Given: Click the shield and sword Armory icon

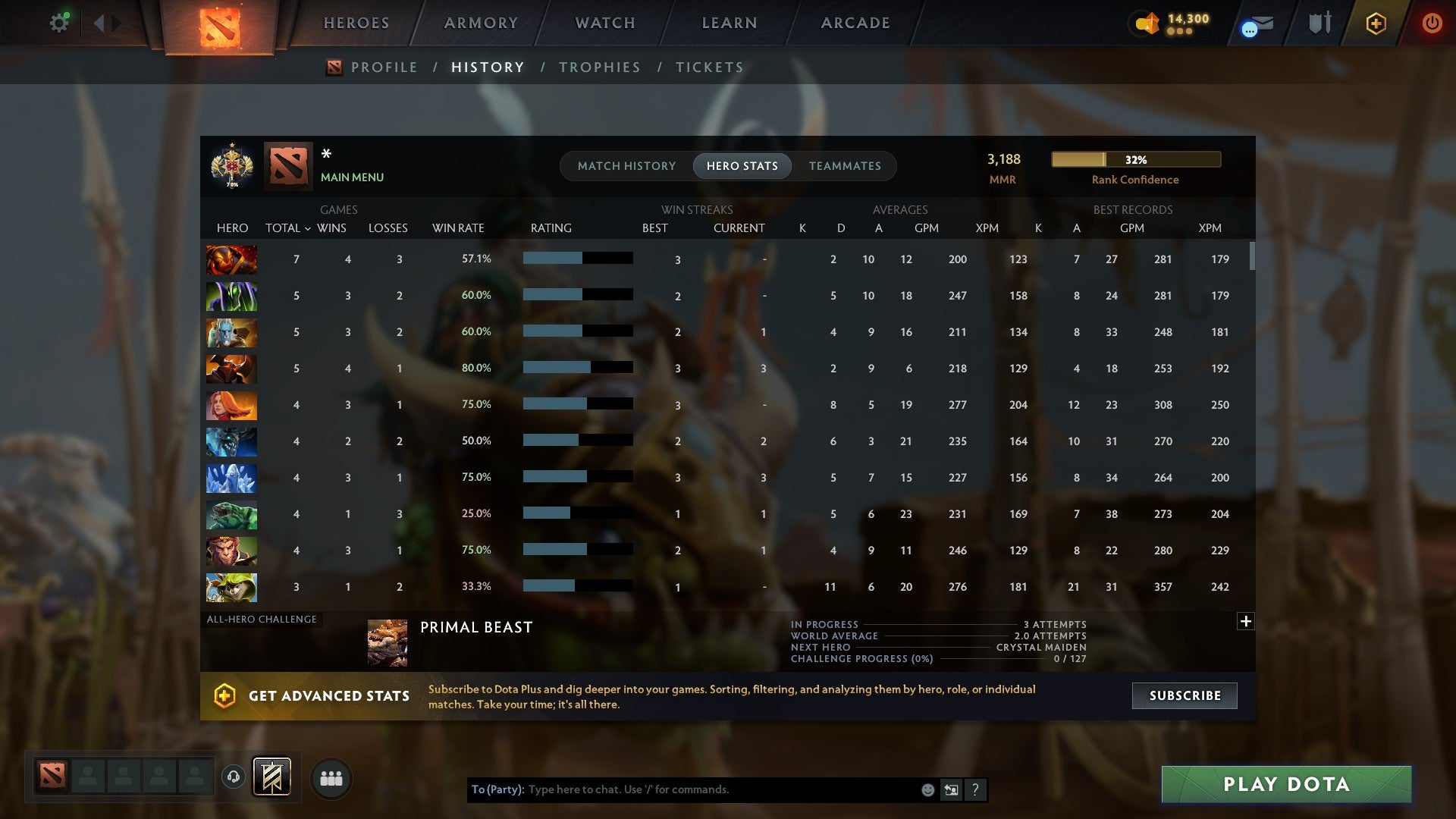Looking at the screenshot, I should [x=1318, y=23].
